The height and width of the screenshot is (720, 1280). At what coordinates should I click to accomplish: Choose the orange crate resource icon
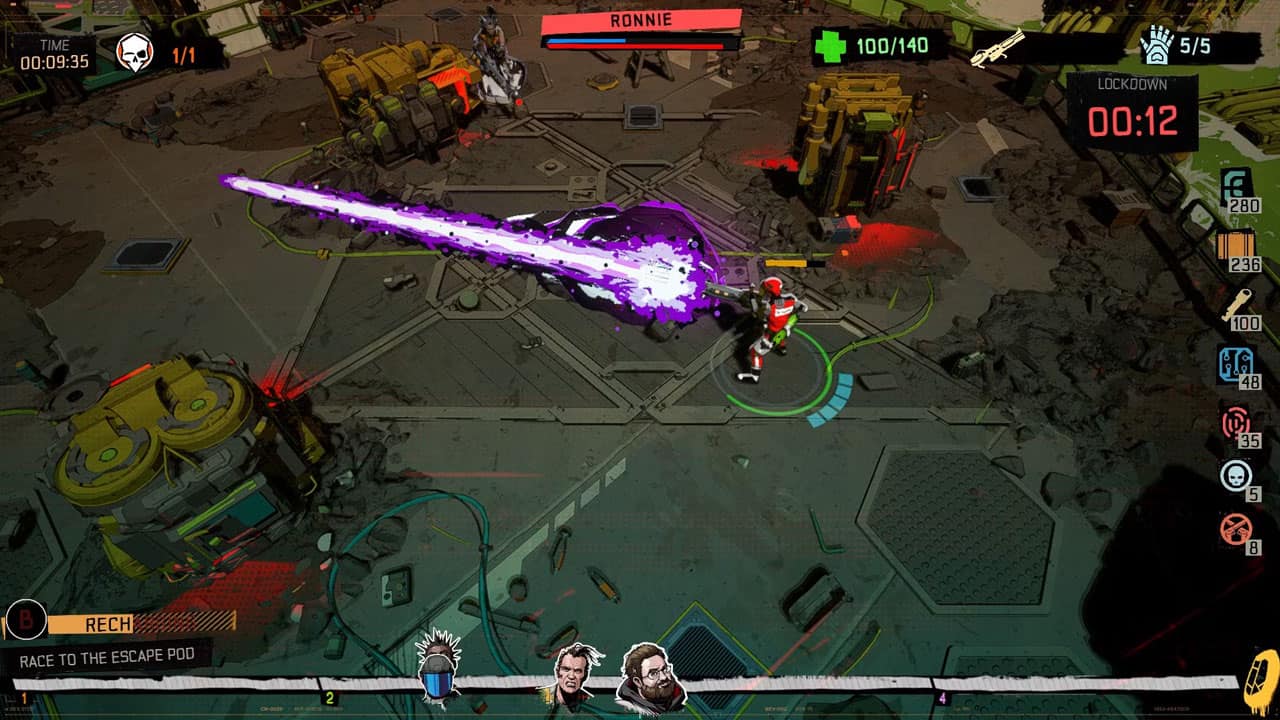click(x=1237, y=246)
